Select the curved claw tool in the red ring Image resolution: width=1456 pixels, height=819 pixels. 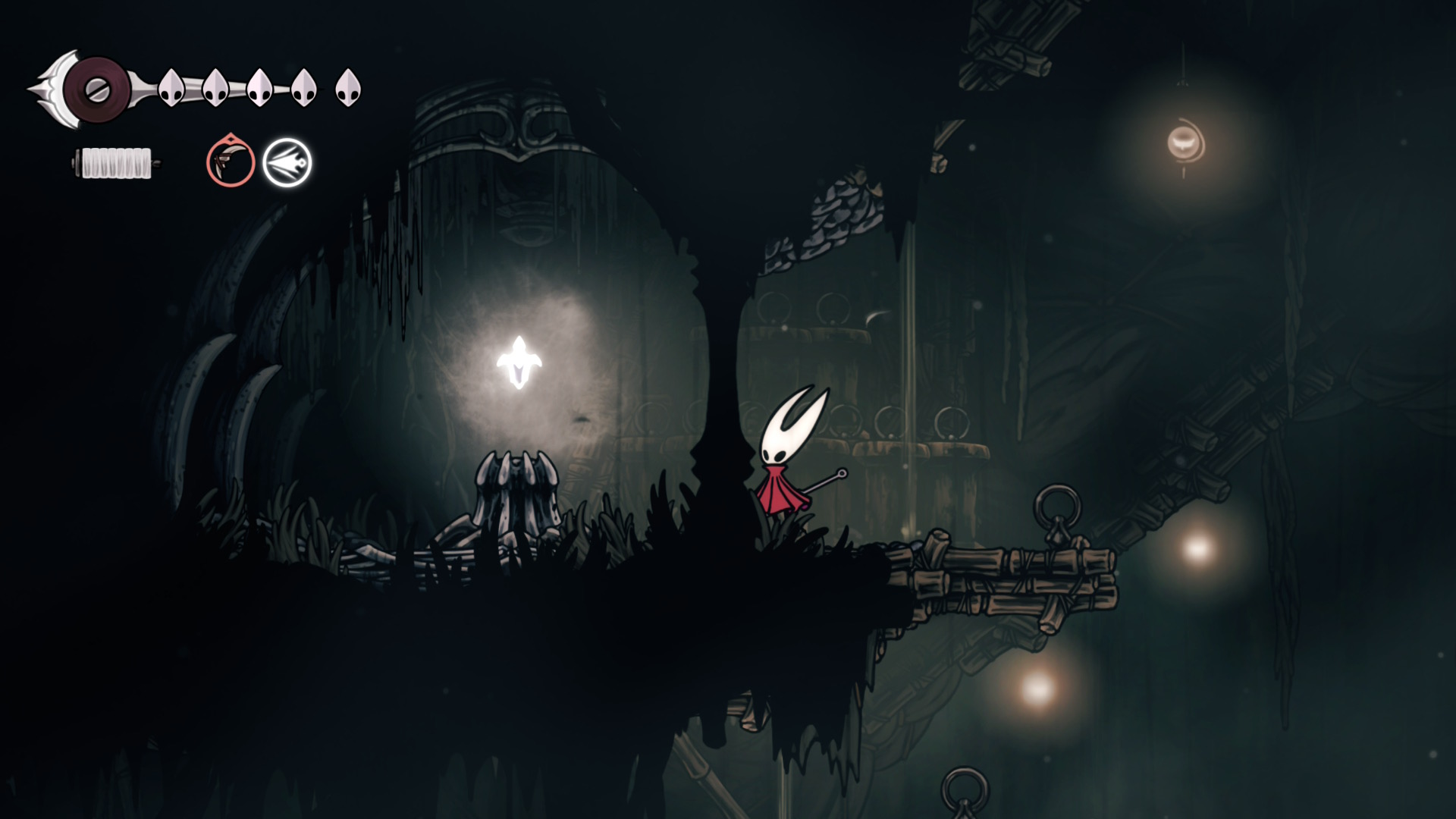coord(231,162)
